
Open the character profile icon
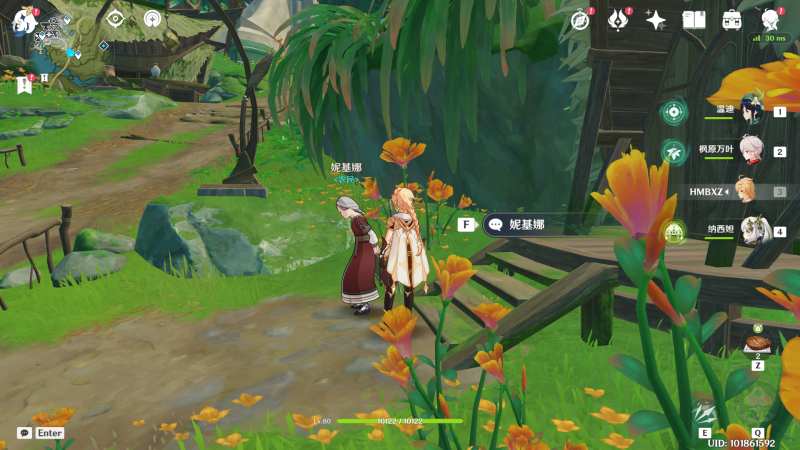click(x=770, y=20)
